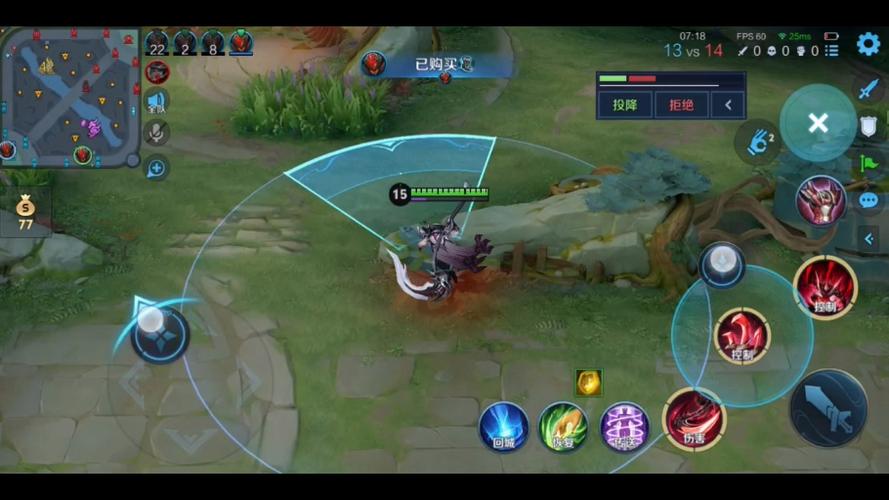889x500 pixels.
Task: Tap the basic attack sword button
Action: point(828,408)
